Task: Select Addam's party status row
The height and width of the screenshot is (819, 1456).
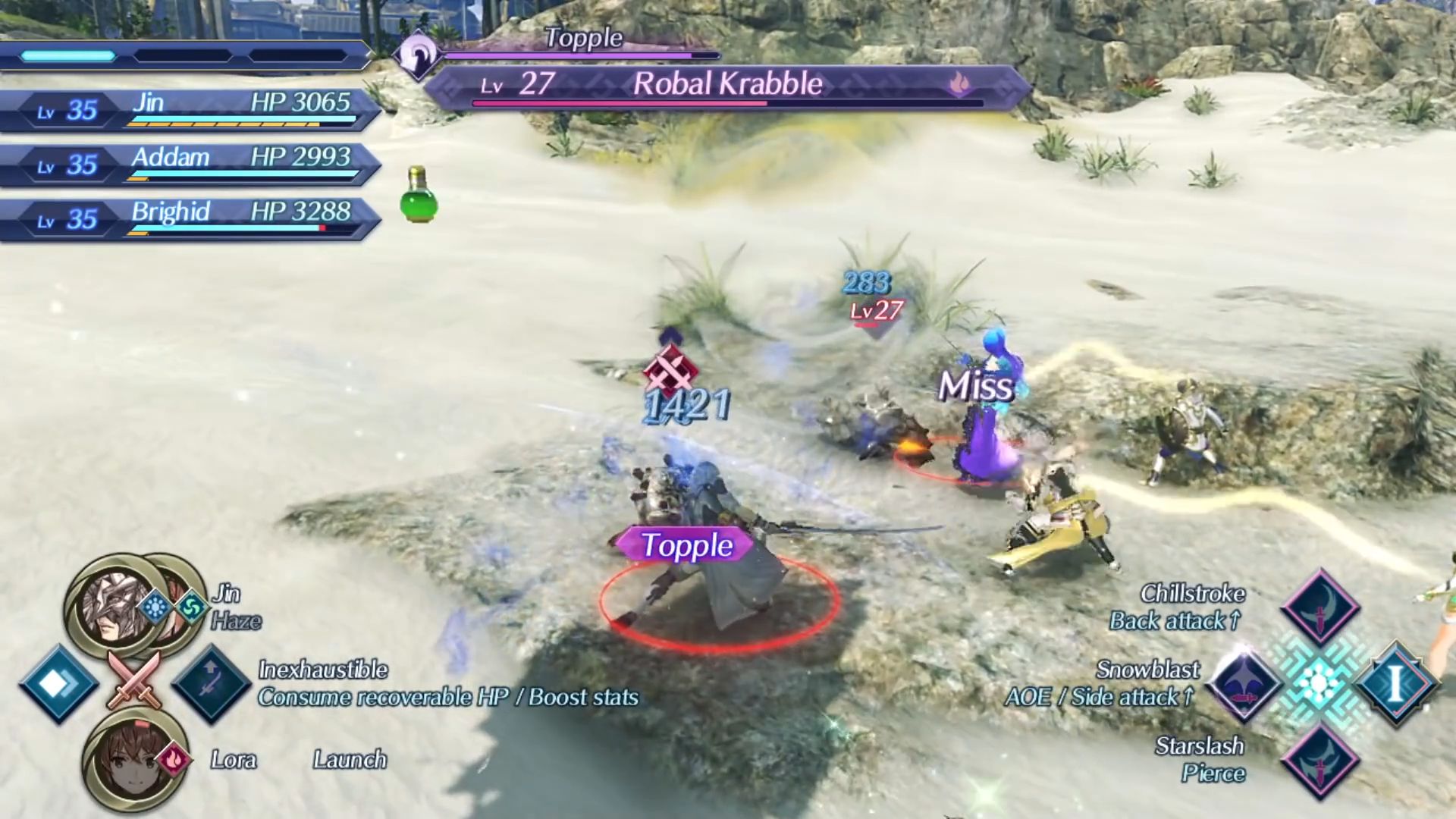Action: pos(190,164)
